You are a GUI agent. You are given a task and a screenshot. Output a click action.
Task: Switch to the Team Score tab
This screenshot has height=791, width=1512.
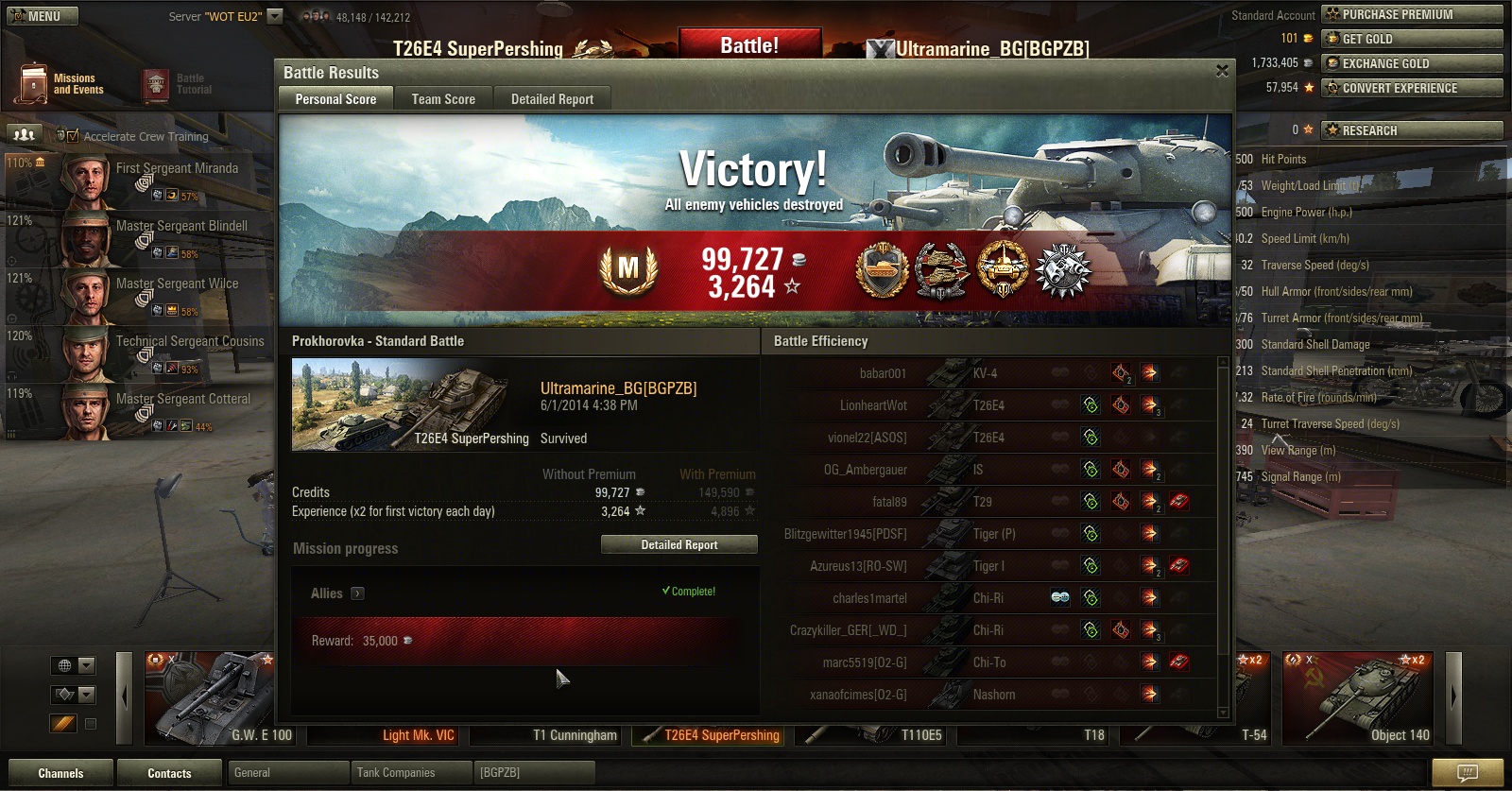pos(443,99)
